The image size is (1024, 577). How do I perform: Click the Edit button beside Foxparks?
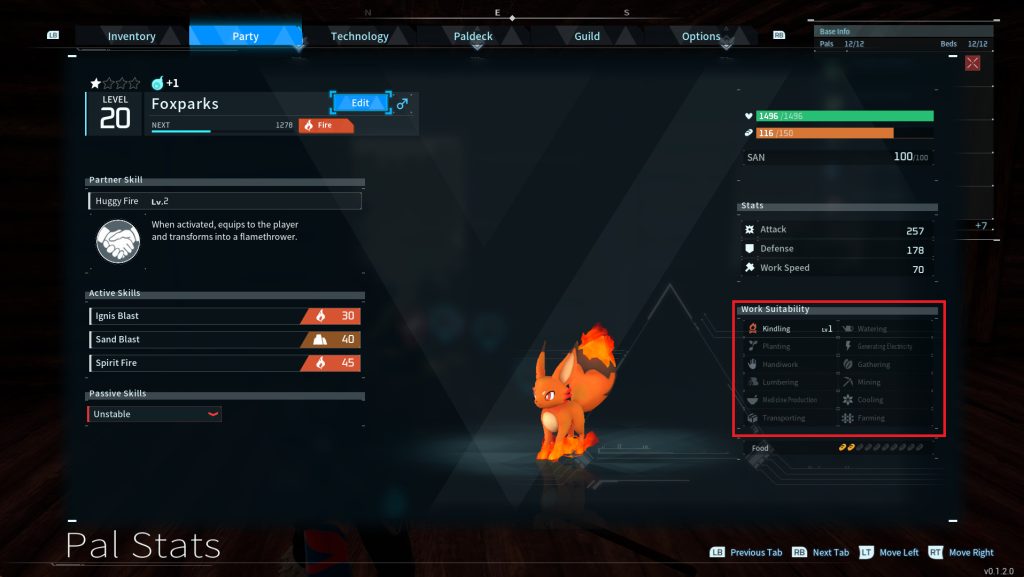coord(360,103)
